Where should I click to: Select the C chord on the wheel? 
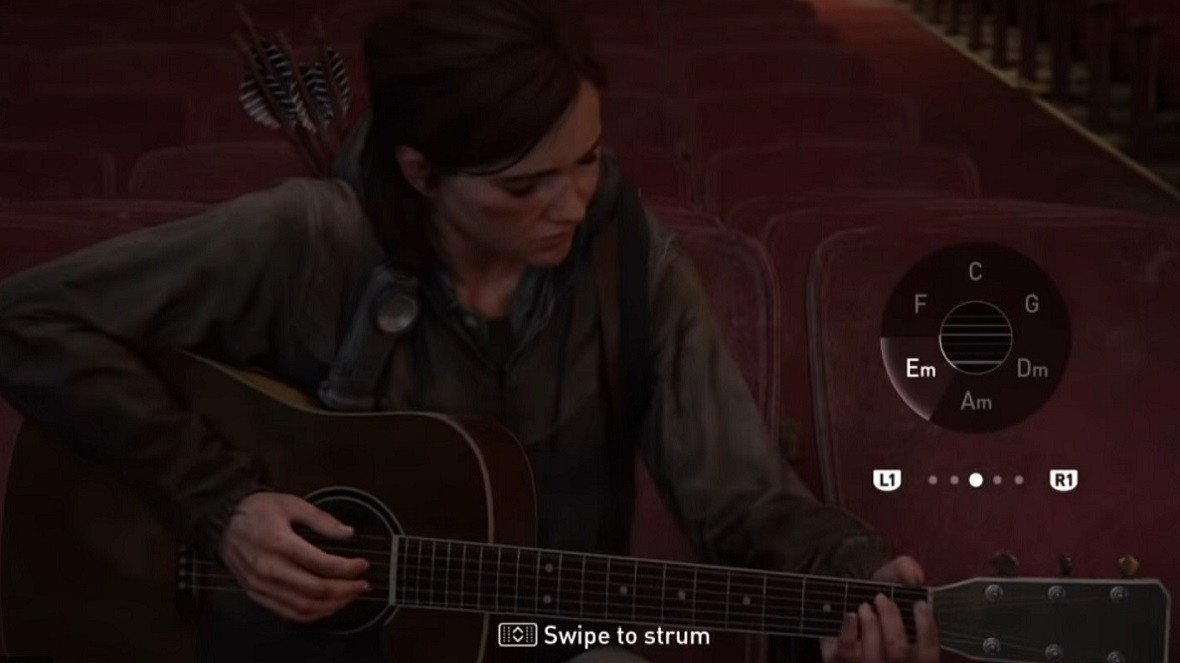975,271
